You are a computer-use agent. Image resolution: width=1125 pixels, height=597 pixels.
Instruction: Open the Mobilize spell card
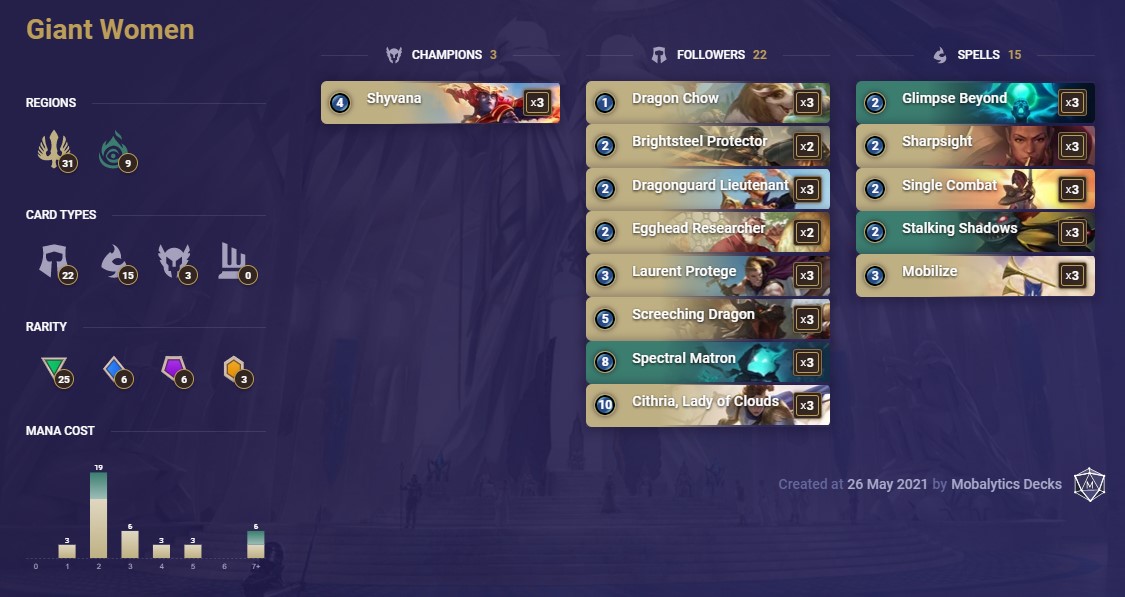coord(975,275)
